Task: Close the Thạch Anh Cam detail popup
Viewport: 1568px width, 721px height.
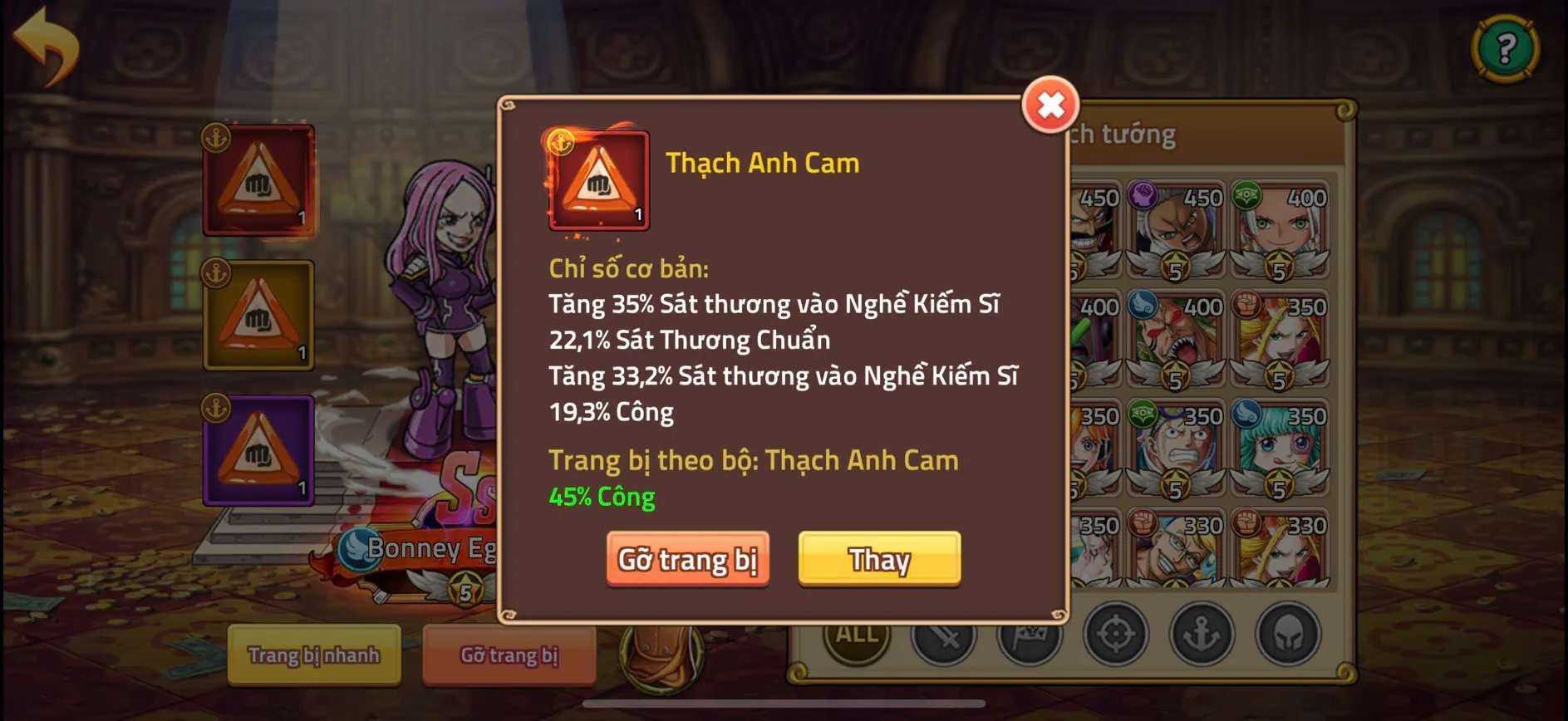Action: tap(1049, 106)
